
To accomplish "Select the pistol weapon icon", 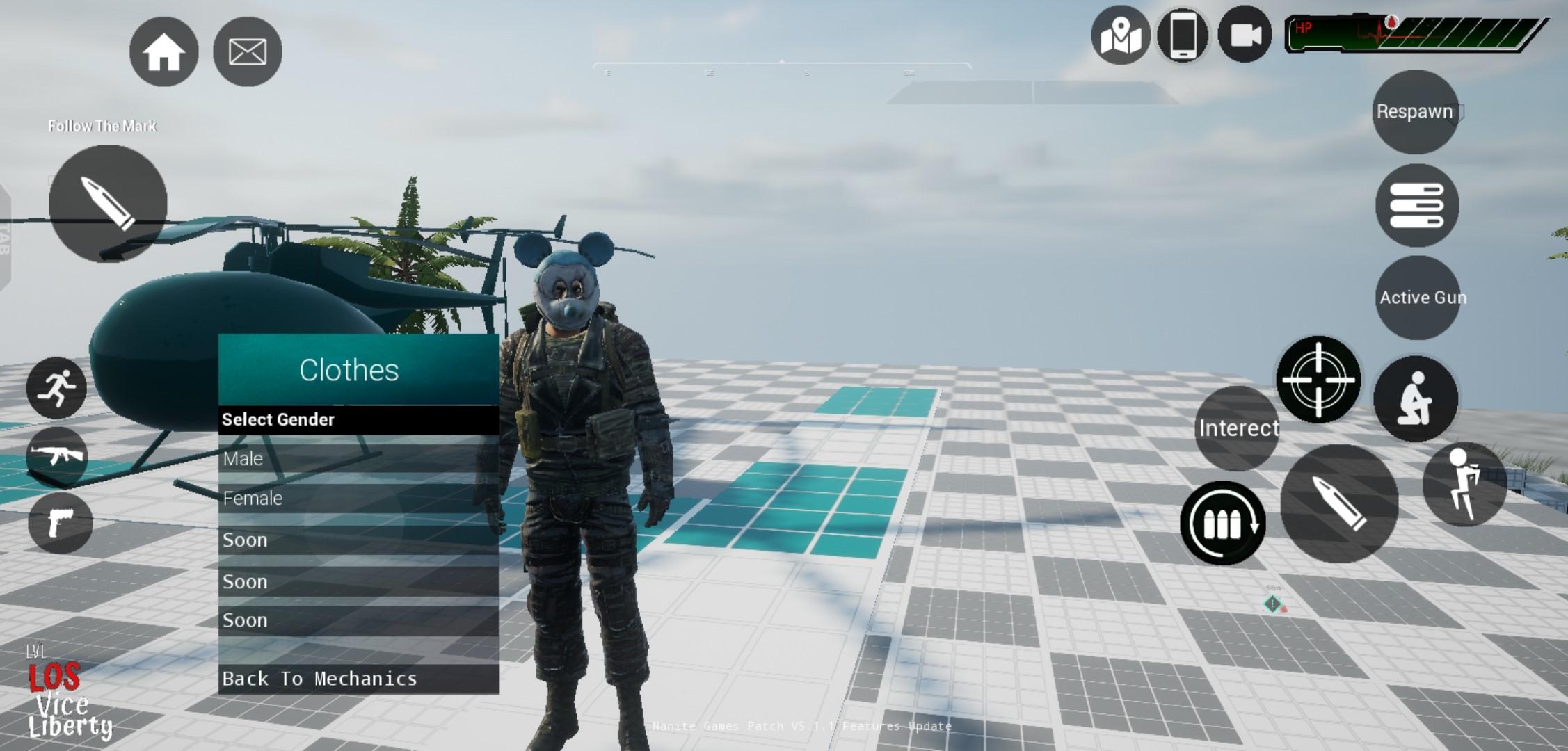I will pos(60,523).
